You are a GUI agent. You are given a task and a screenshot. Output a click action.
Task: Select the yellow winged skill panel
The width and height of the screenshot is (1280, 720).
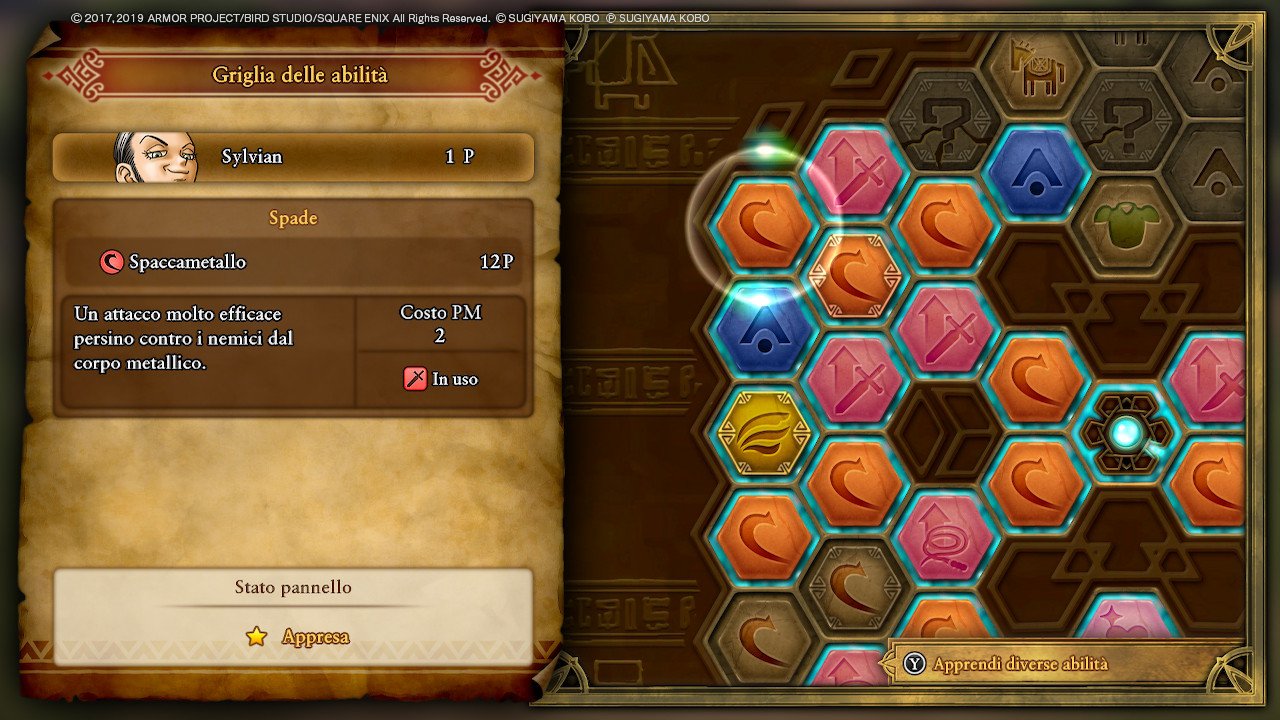[x=765, y=432]
